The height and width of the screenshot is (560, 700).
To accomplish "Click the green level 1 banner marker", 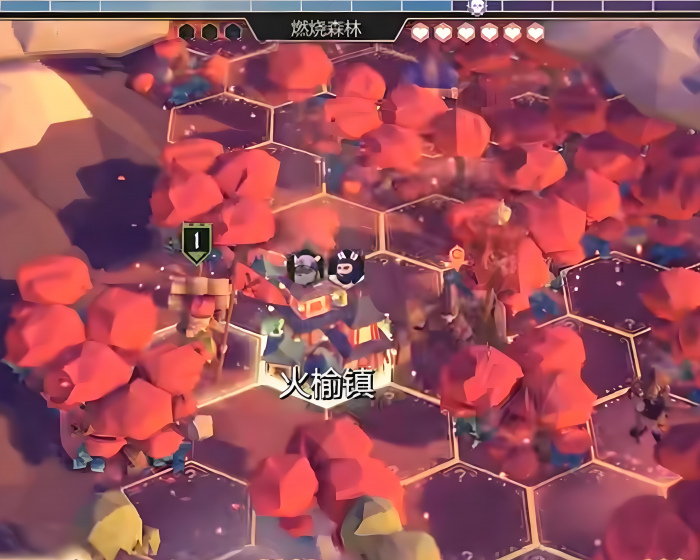I will click(x=197, y=243).
